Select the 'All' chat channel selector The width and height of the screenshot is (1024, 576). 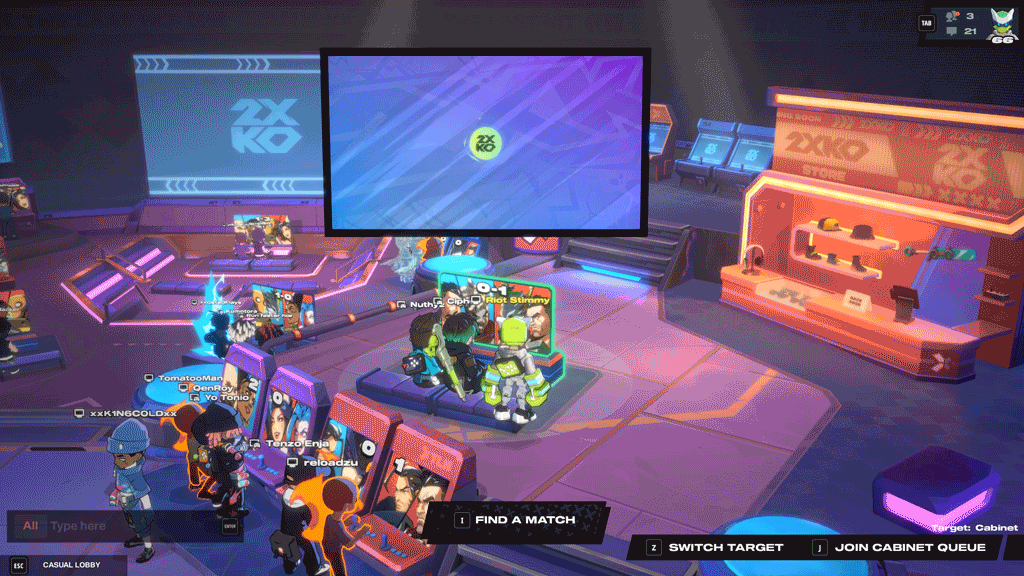coord(31,526)
